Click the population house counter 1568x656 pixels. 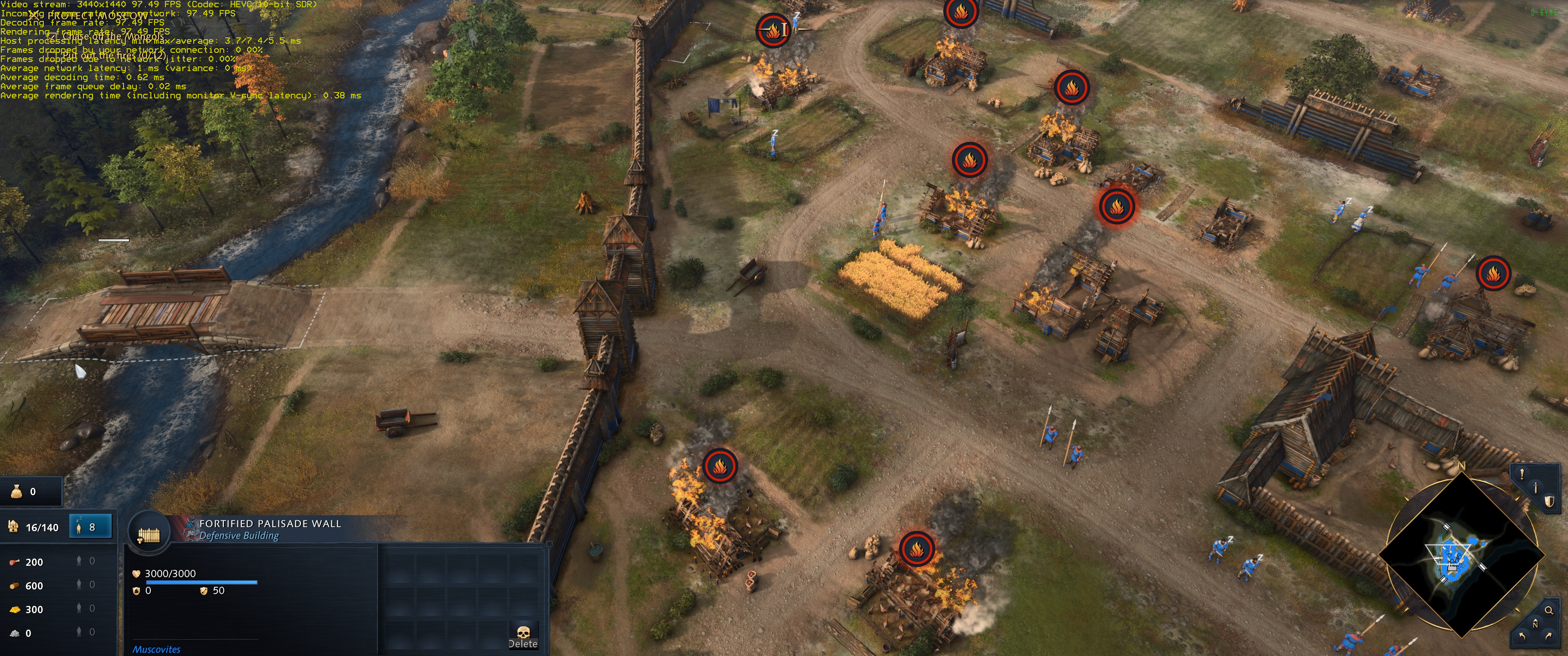click(x=34, y=527)
